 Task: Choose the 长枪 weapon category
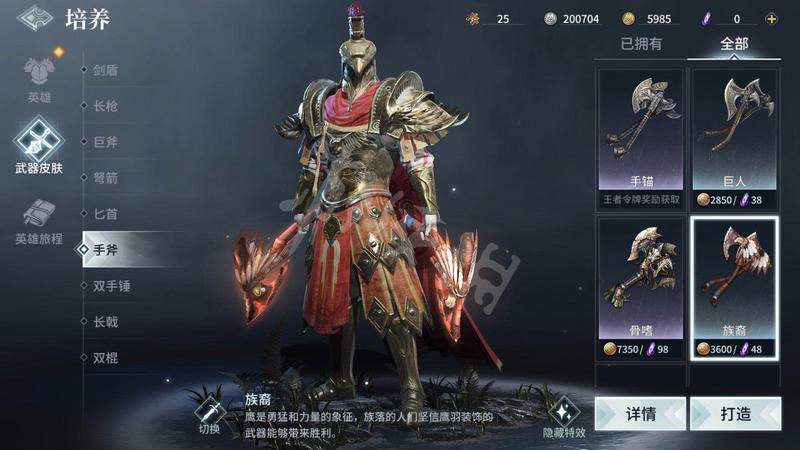pos(106,106)
